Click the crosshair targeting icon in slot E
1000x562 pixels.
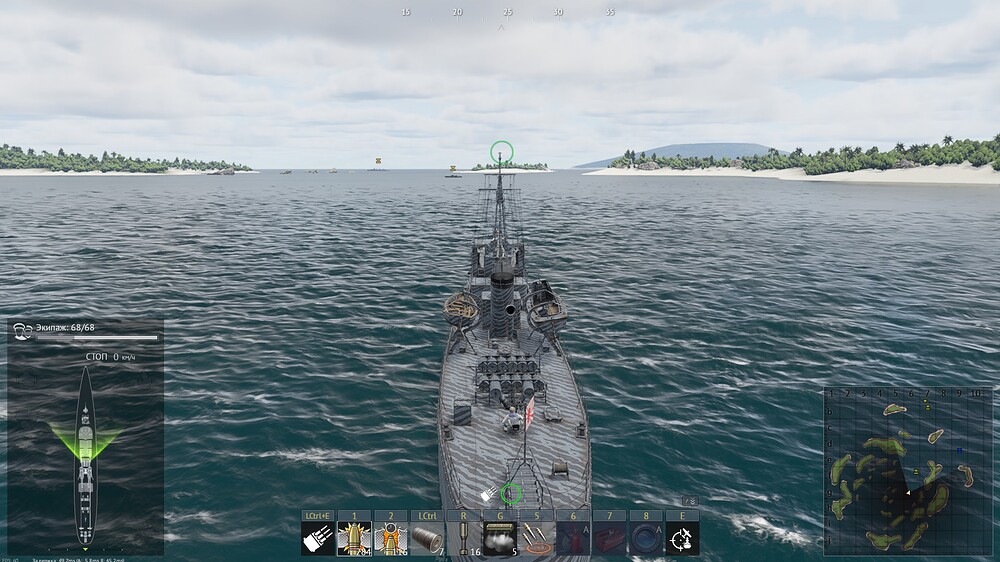click(x=682, y=538)
